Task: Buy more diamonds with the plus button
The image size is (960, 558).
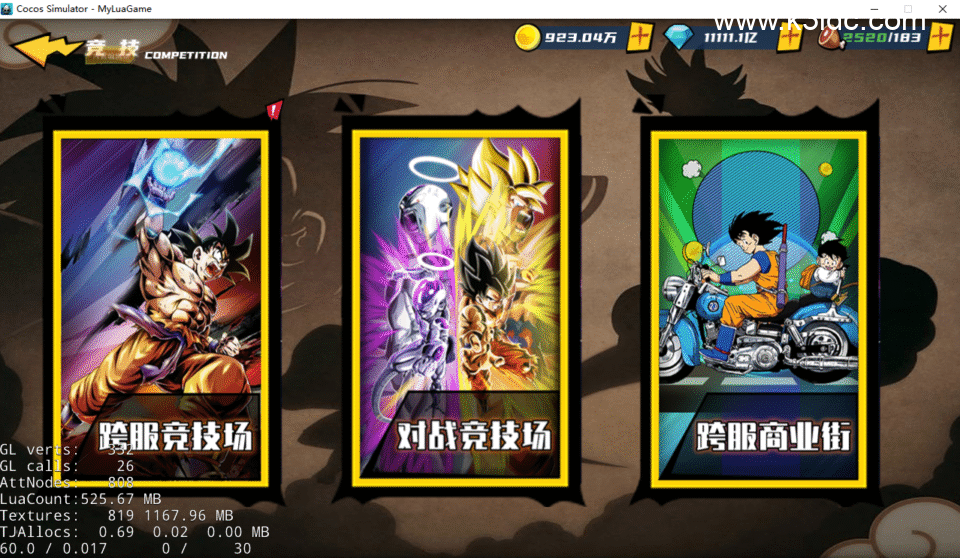Action: 790,38
